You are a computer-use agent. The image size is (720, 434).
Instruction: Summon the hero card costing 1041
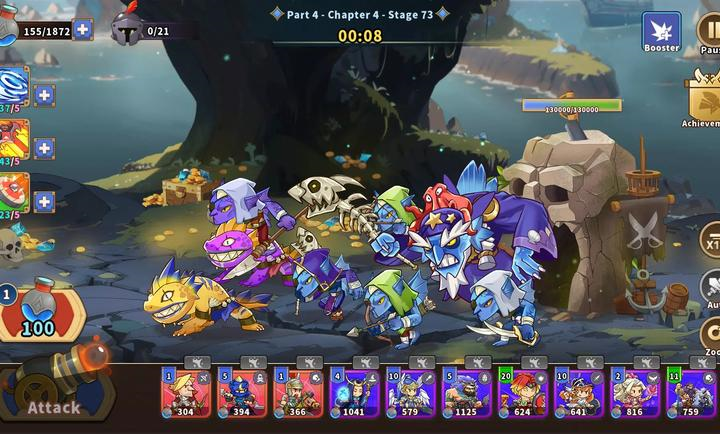[353, 392]
